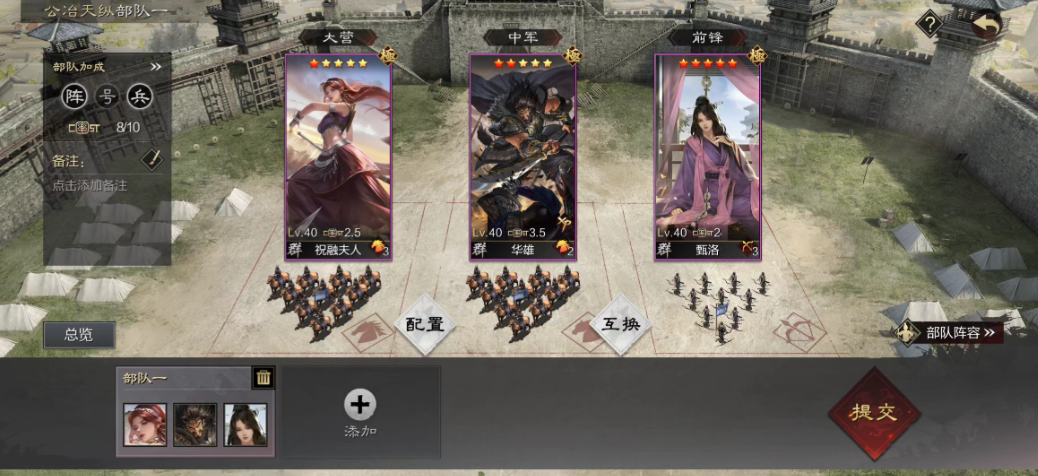Add a new troop with 添加
The image size is (1038, 476).
(x=360, y=411)
